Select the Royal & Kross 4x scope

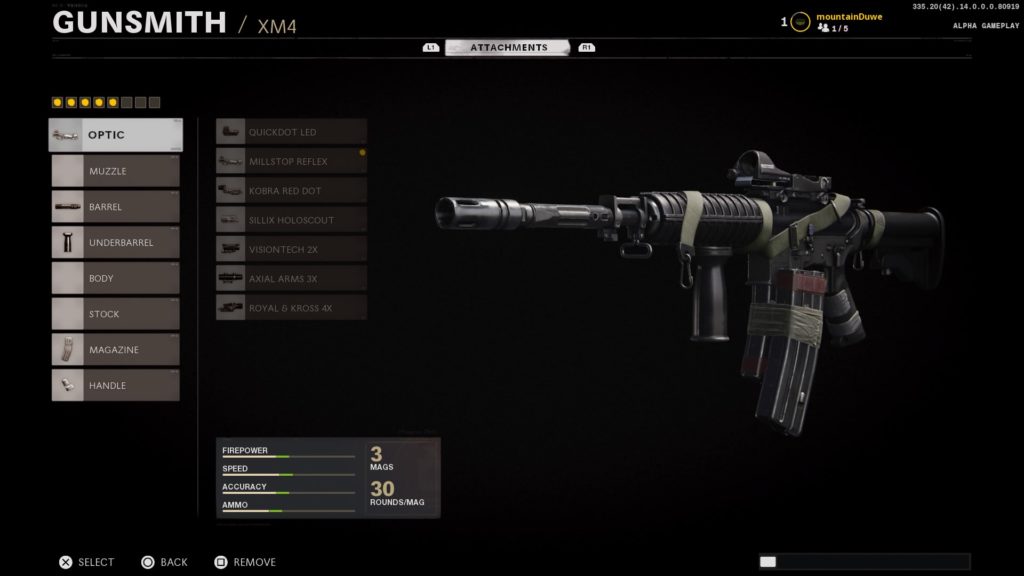pos(291,308)
